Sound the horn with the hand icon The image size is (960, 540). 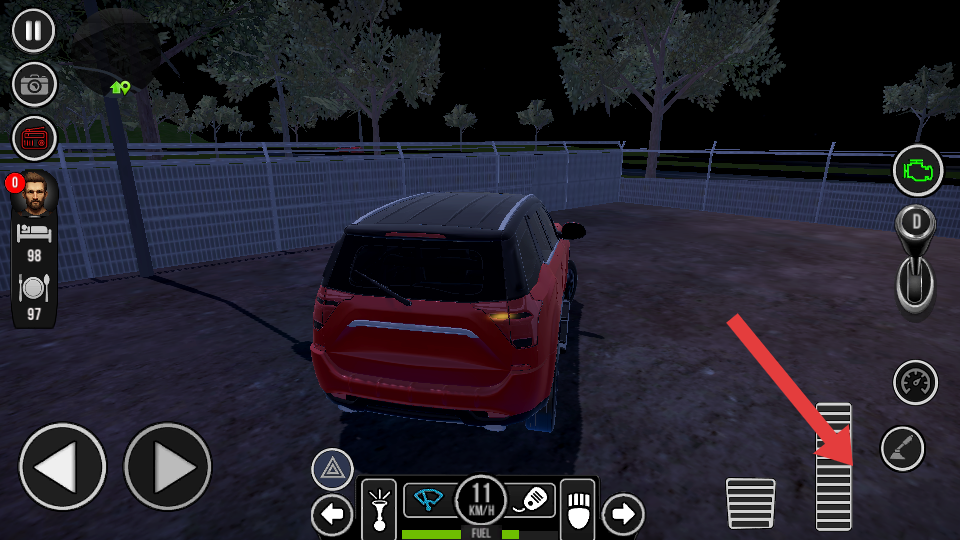click(579, 505)
